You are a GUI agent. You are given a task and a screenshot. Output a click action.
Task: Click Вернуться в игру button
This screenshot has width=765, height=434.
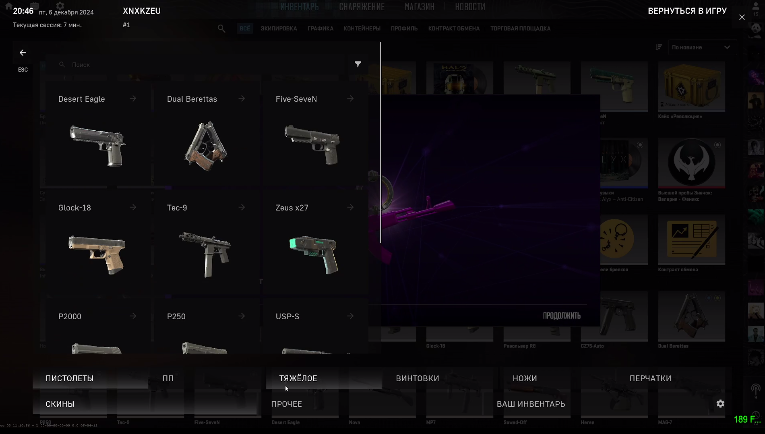tap(685, 10)
